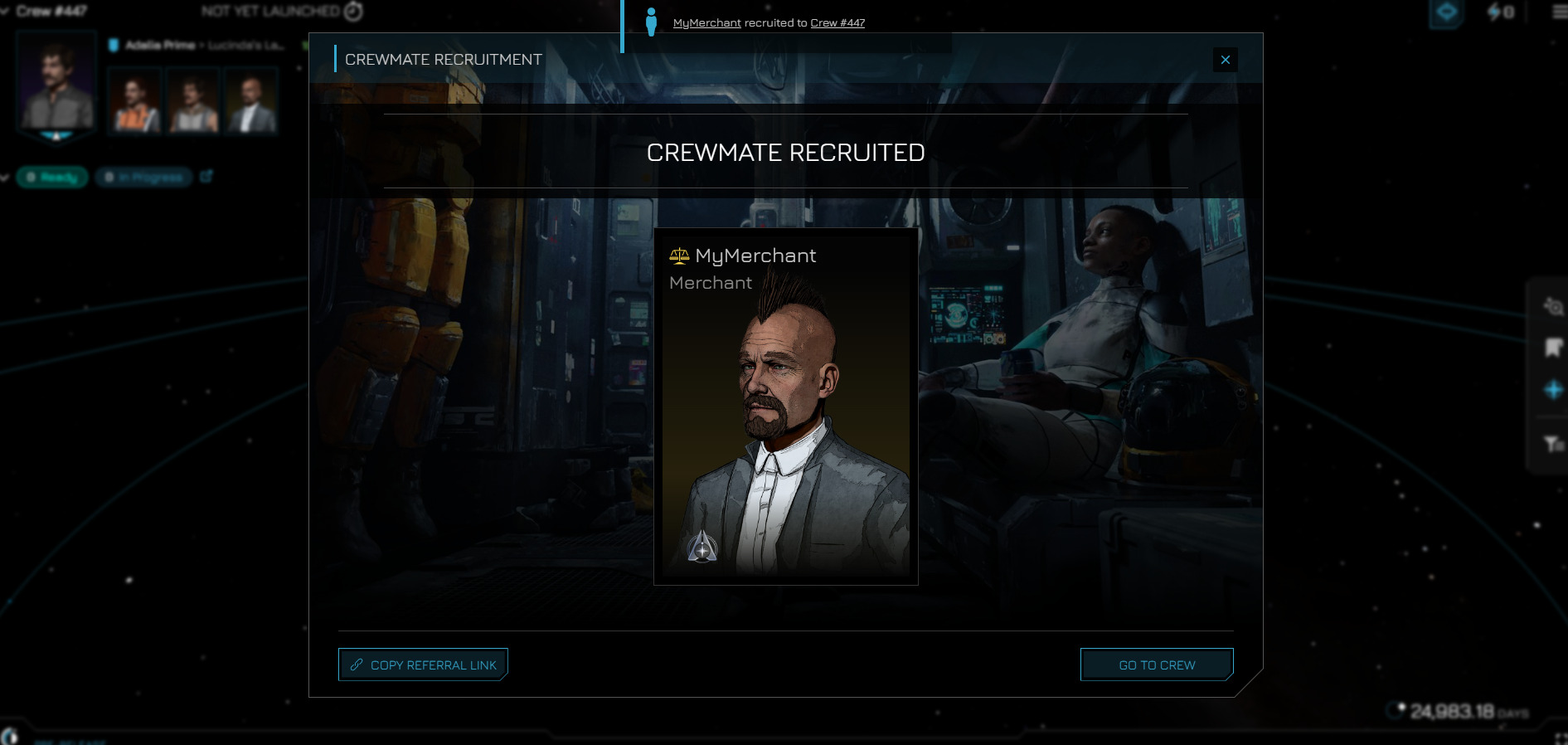1568x745 pixels.
Task: Close the Crewmate Recruitment dialog
Action: pos(1225,60)
